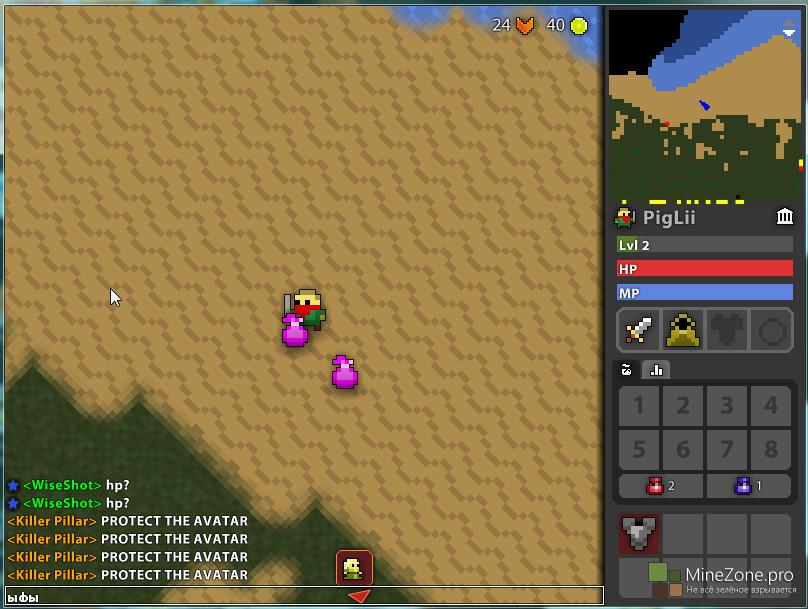This screenshot has width=808, height=609.
Task: Select the yellow character icon above chat bar
Action: click(354, 568)
